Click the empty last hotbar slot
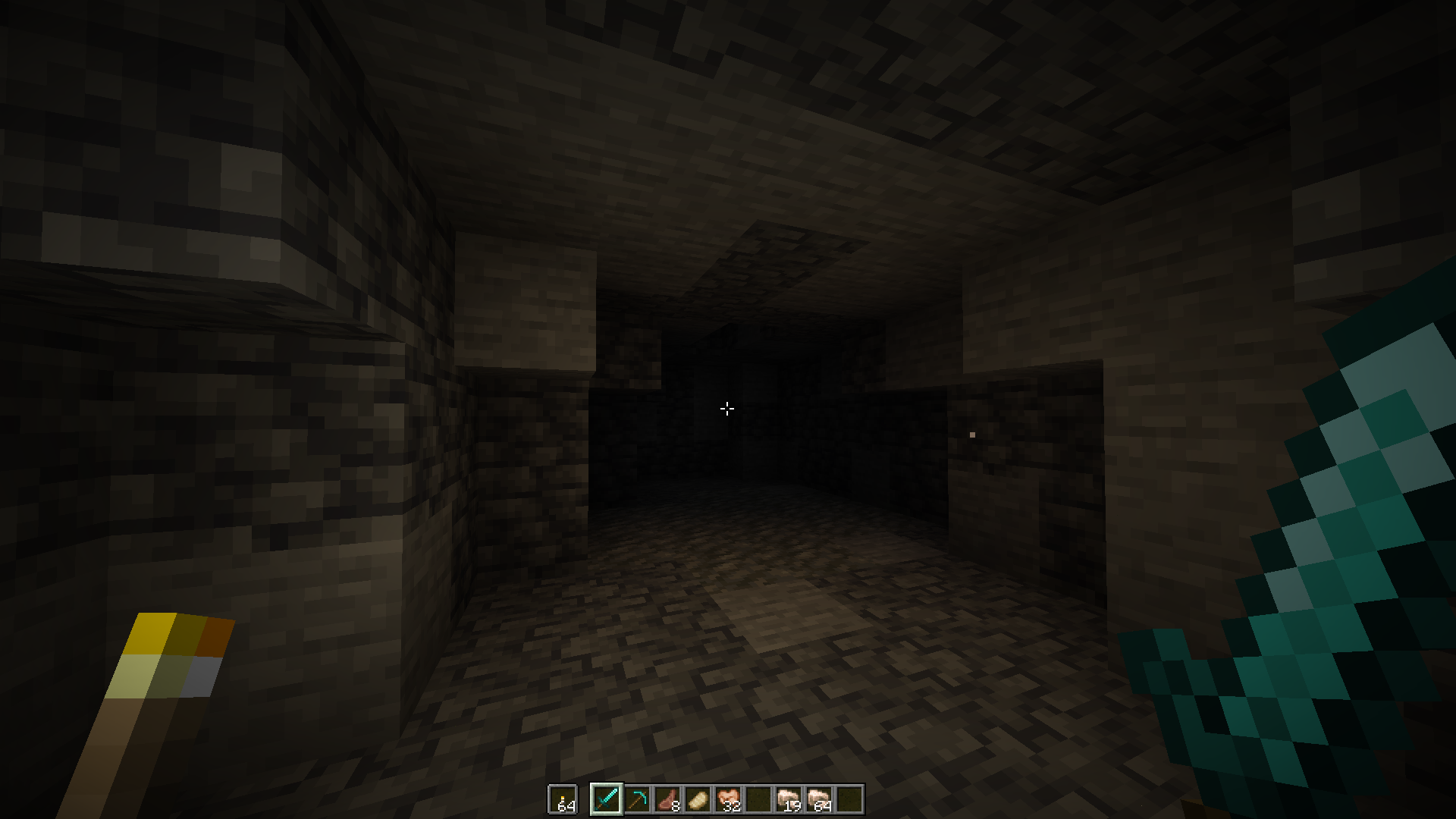 (850, 798)
